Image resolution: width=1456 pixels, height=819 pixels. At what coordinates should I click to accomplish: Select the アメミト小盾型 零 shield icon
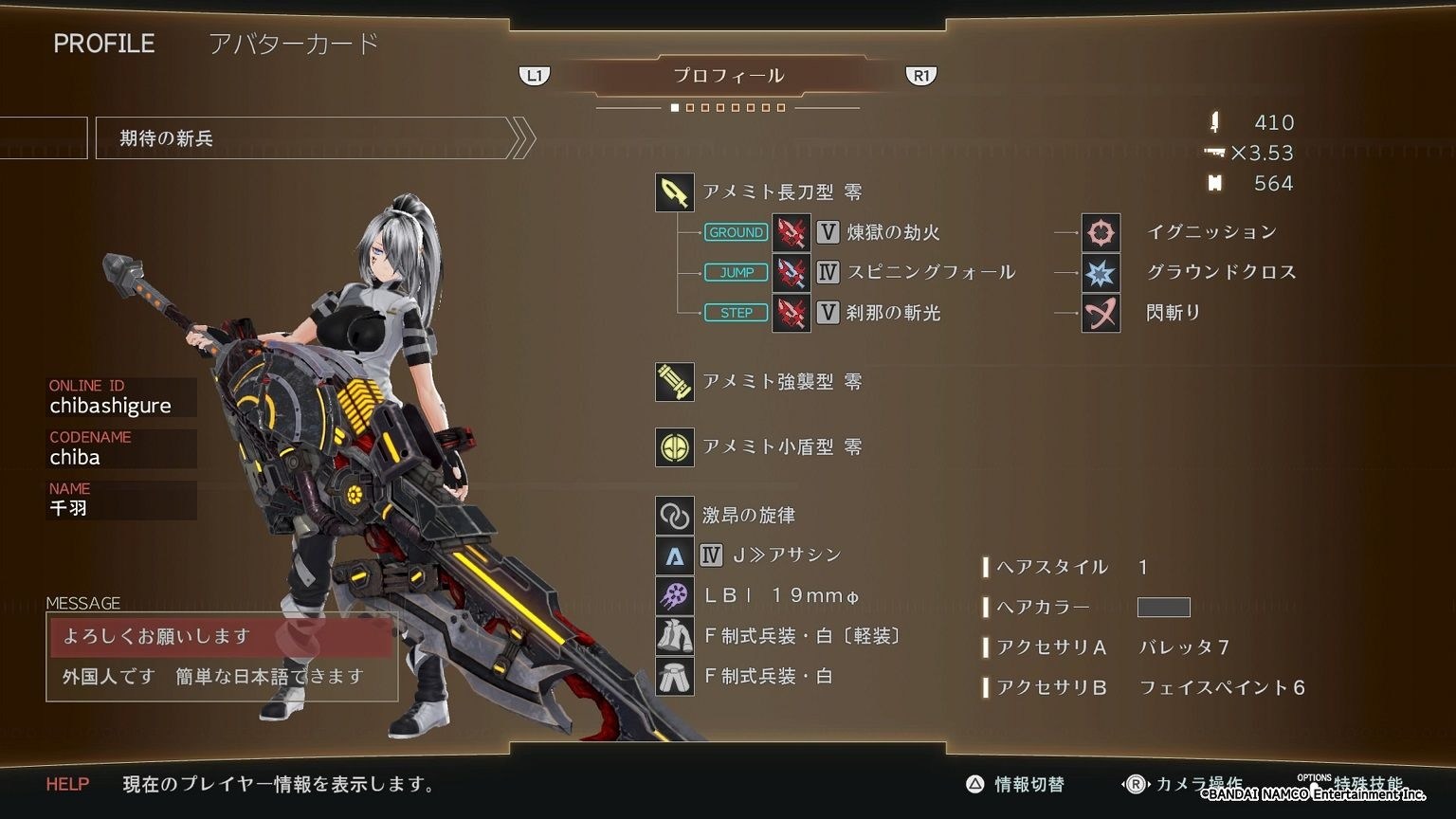674,446
